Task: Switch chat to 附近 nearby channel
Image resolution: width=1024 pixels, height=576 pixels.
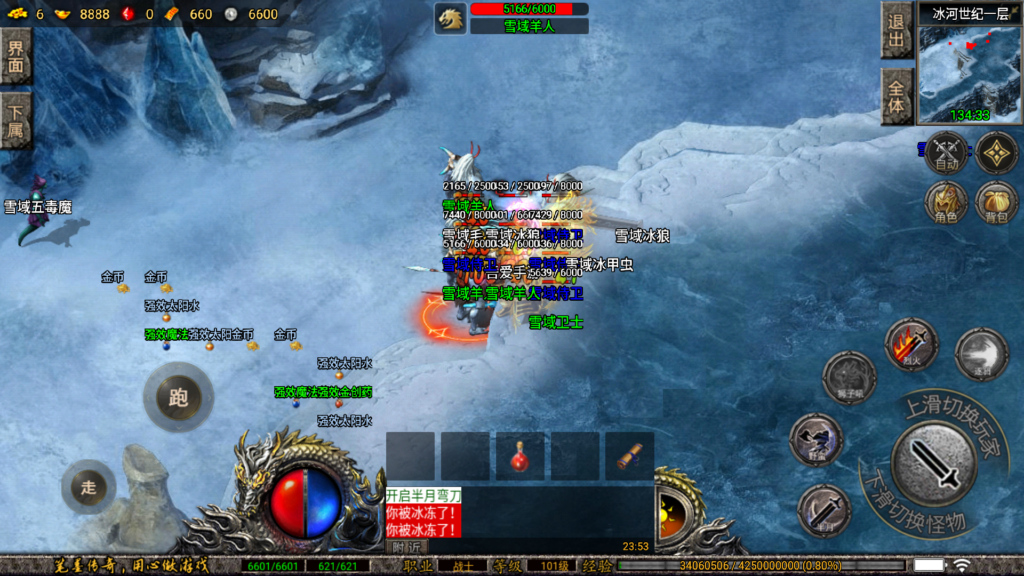Action: pyautogui.click(x=405, y=547)
